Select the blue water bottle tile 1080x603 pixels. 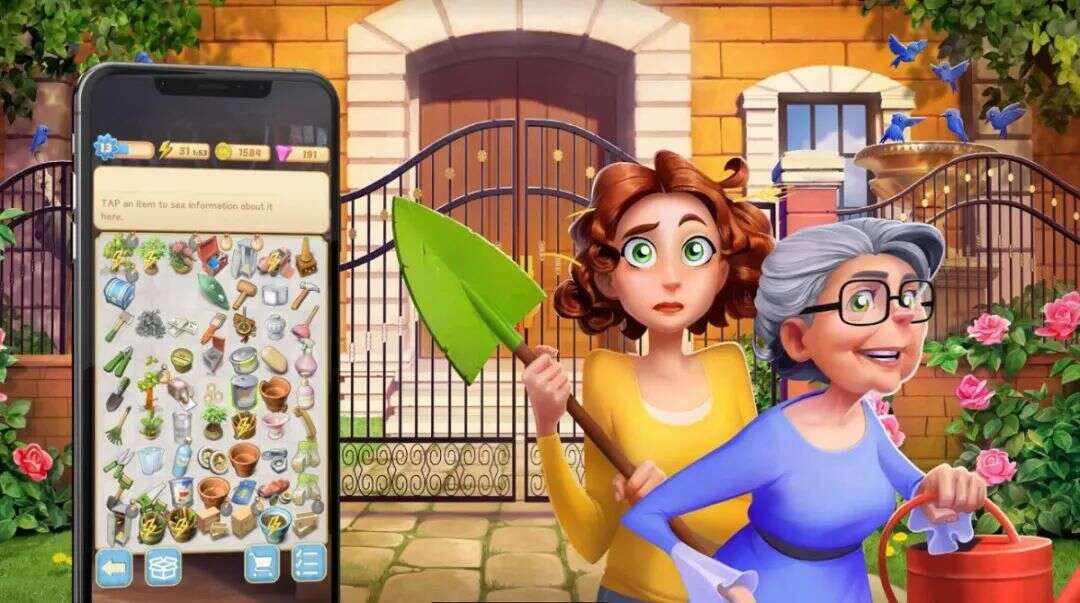click(182, 459)
